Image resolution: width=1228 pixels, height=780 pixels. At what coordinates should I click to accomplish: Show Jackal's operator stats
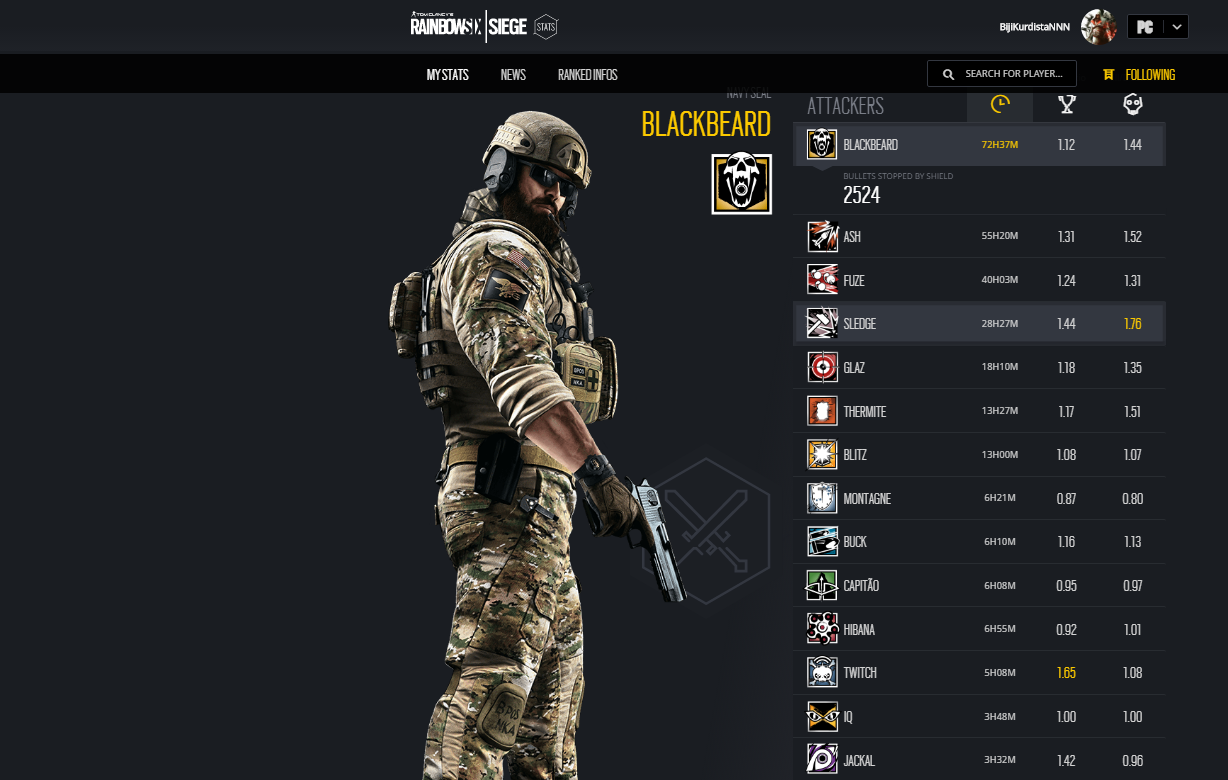click(979, 760)
